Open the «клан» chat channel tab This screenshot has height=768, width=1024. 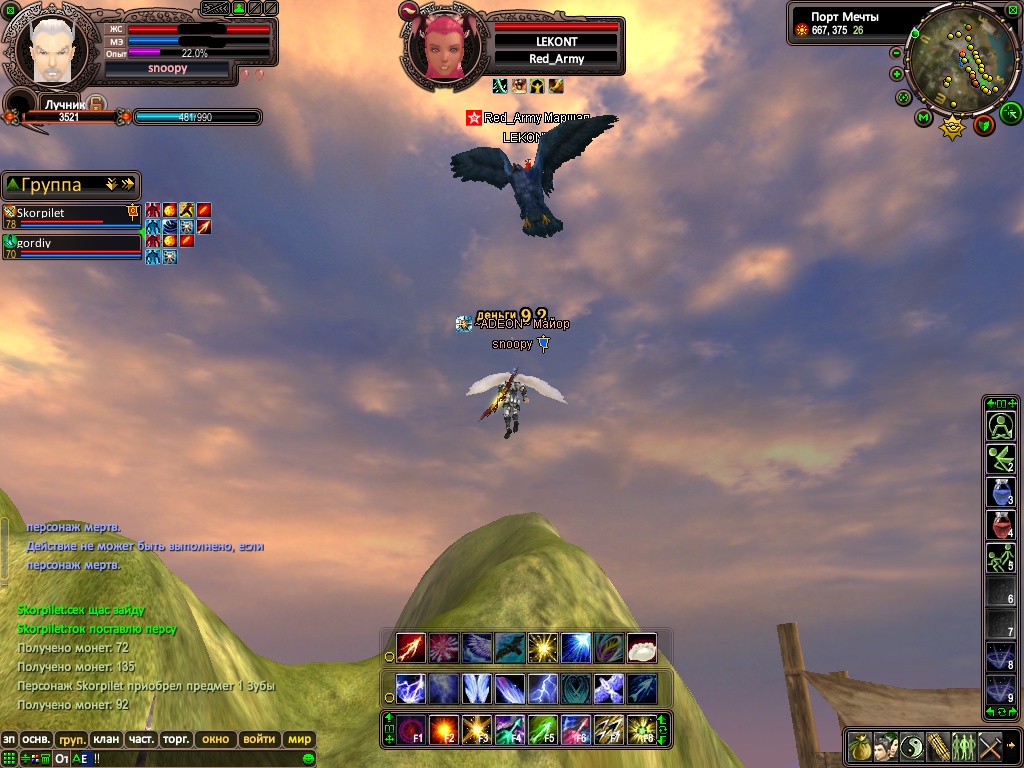point(106,740)
